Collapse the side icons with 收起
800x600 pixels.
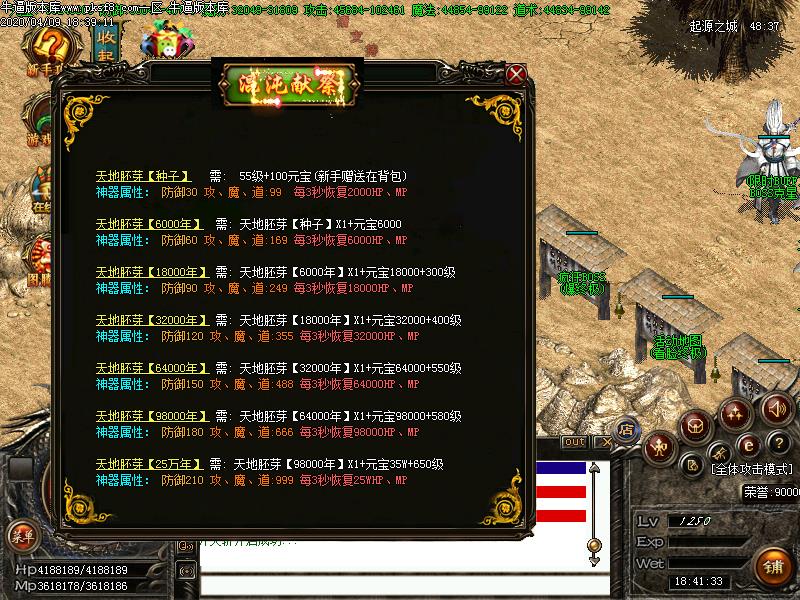(104, 45)
